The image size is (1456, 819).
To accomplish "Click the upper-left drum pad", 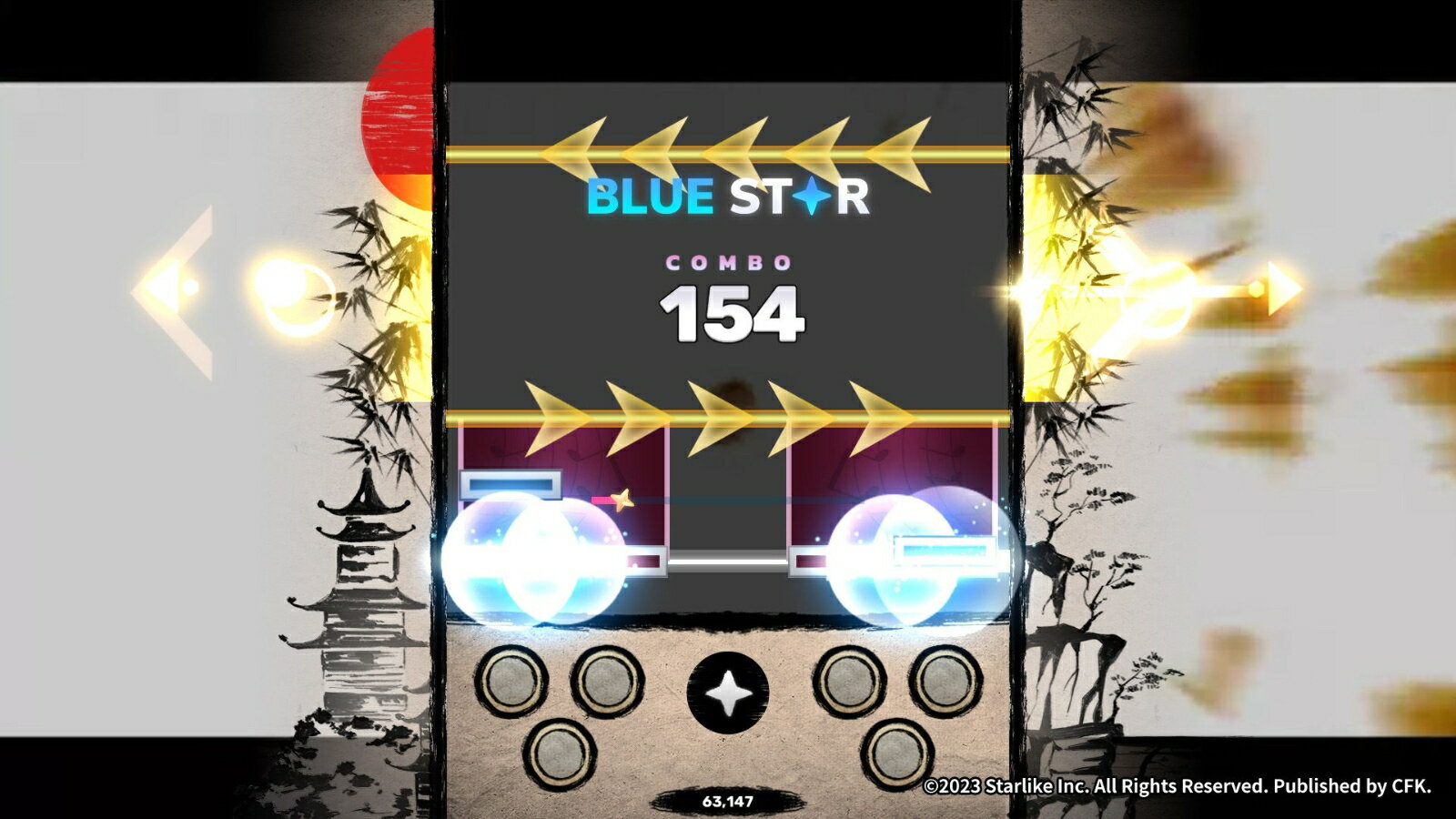I will [x=510, y=678].
